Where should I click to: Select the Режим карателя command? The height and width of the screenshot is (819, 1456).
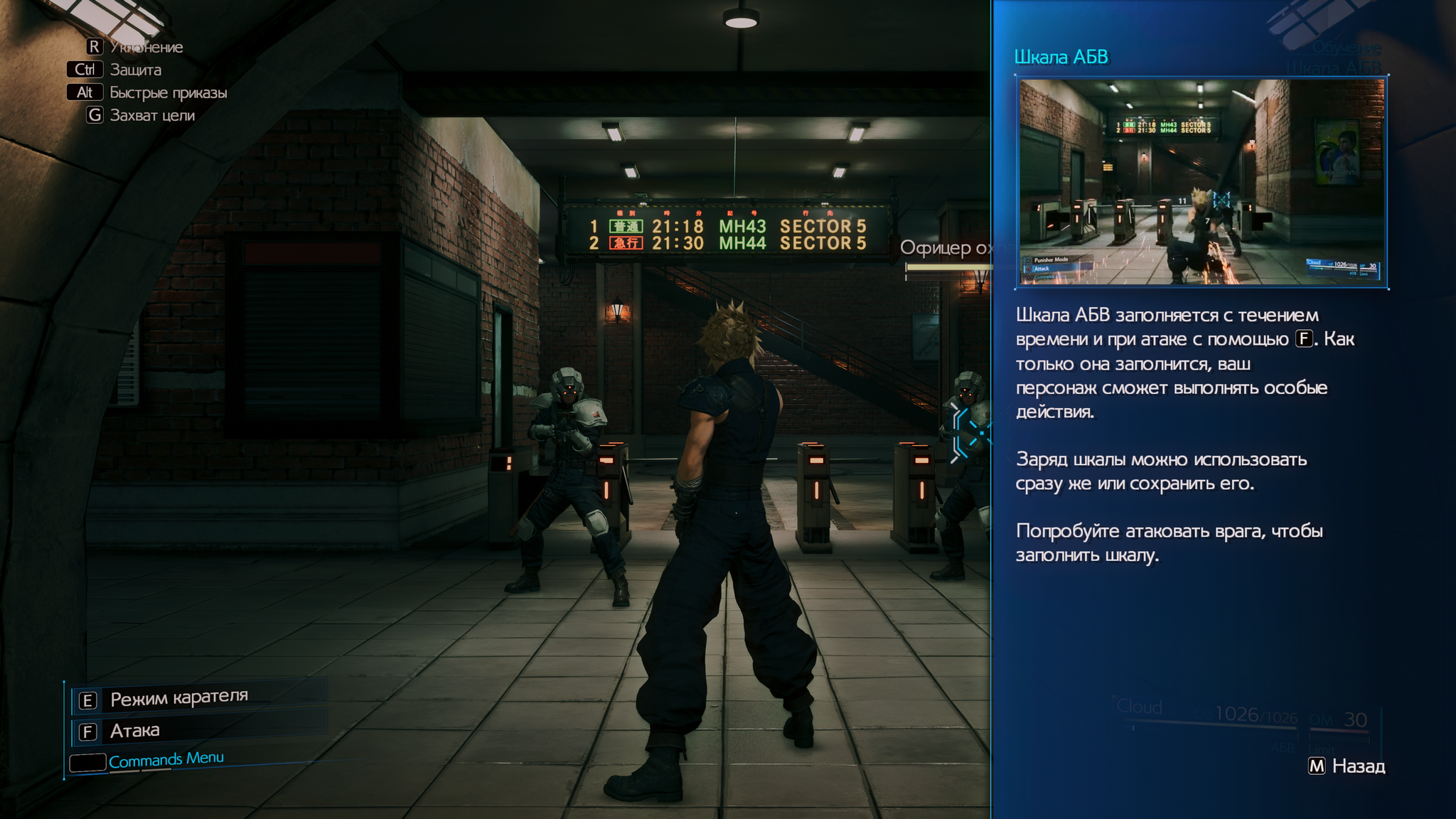178,699
